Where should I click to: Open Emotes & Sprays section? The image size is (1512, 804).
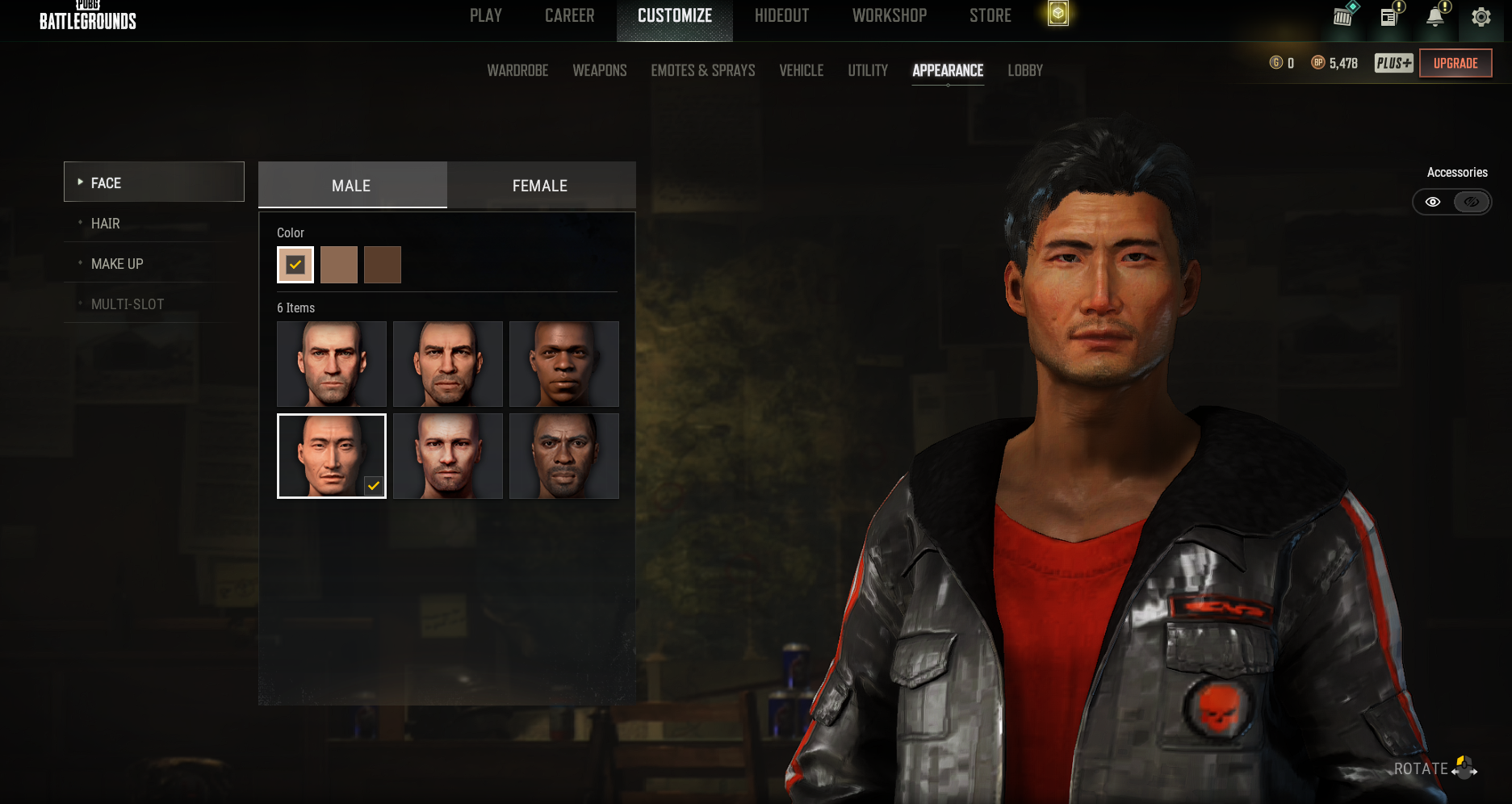tap(702, 71)
